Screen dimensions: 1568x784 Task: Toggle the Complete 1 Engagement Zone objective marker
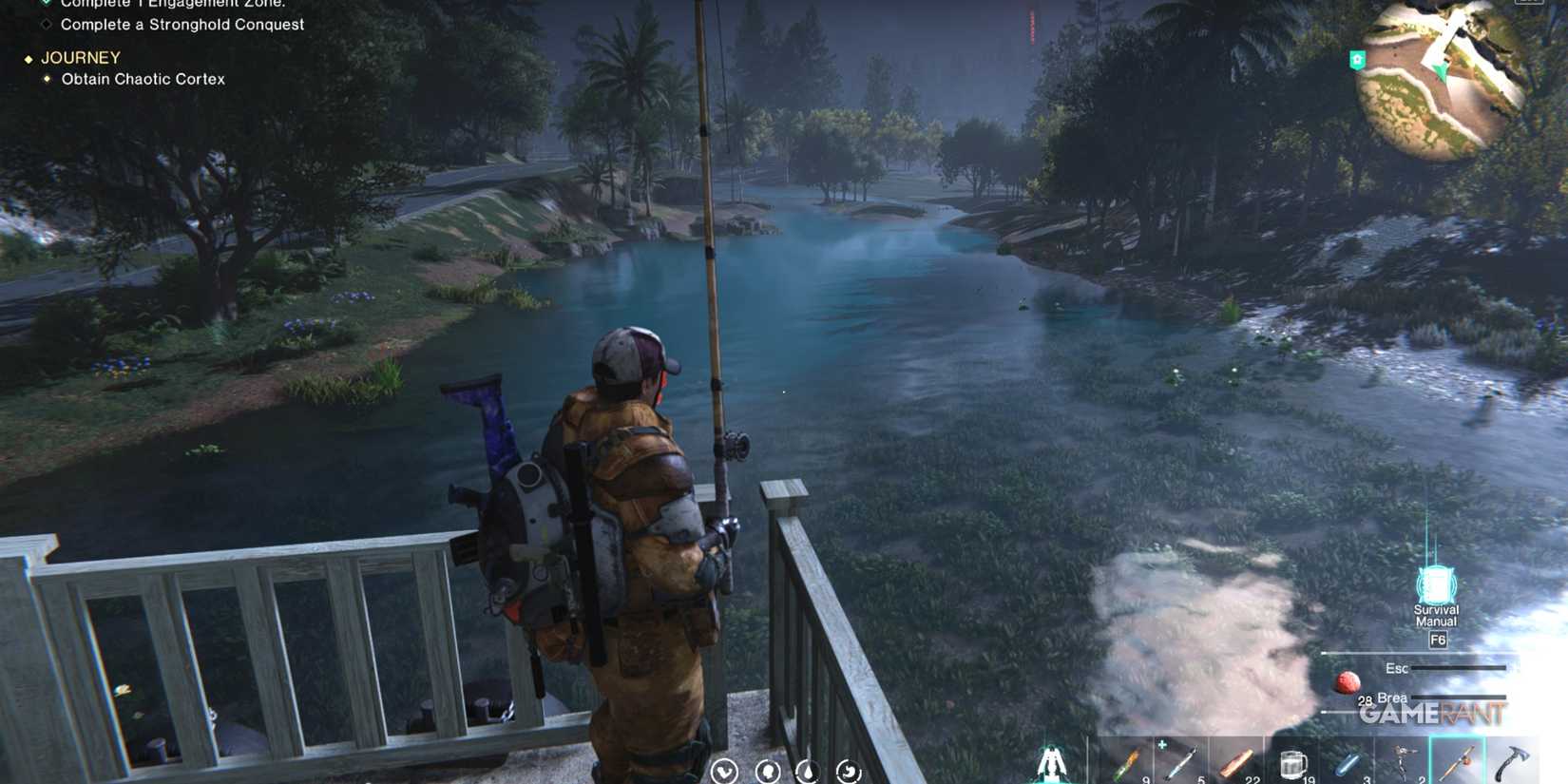(x=45, y=4)
